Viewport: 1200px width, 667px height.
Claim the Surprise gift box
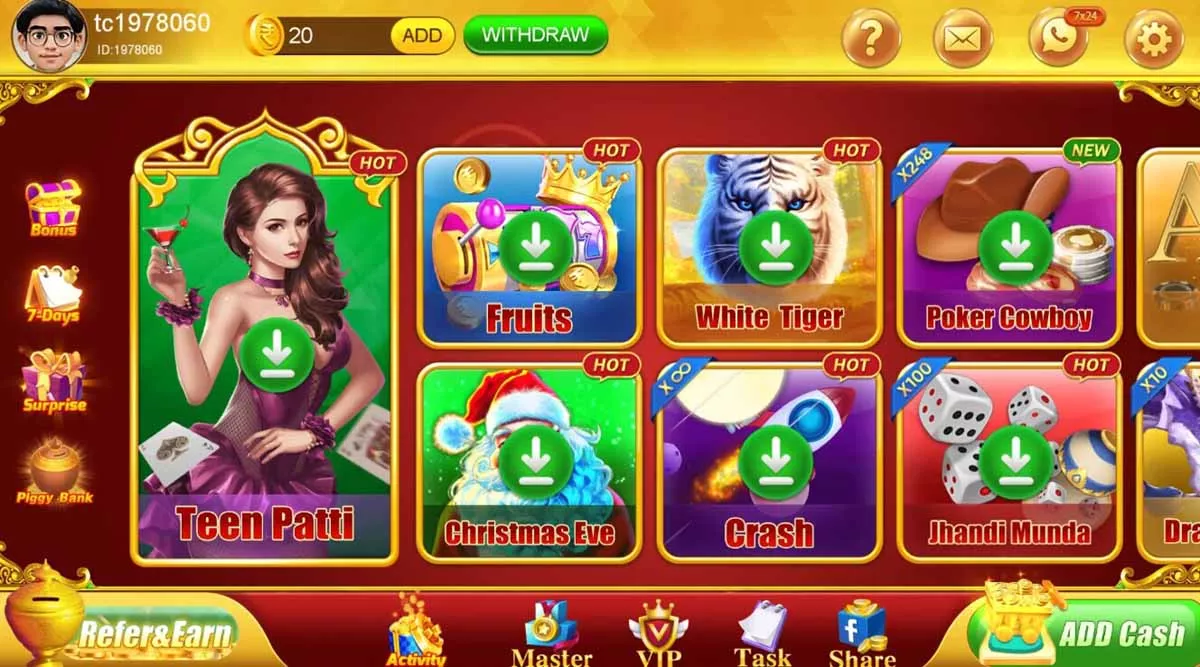(x=54, y=382)
